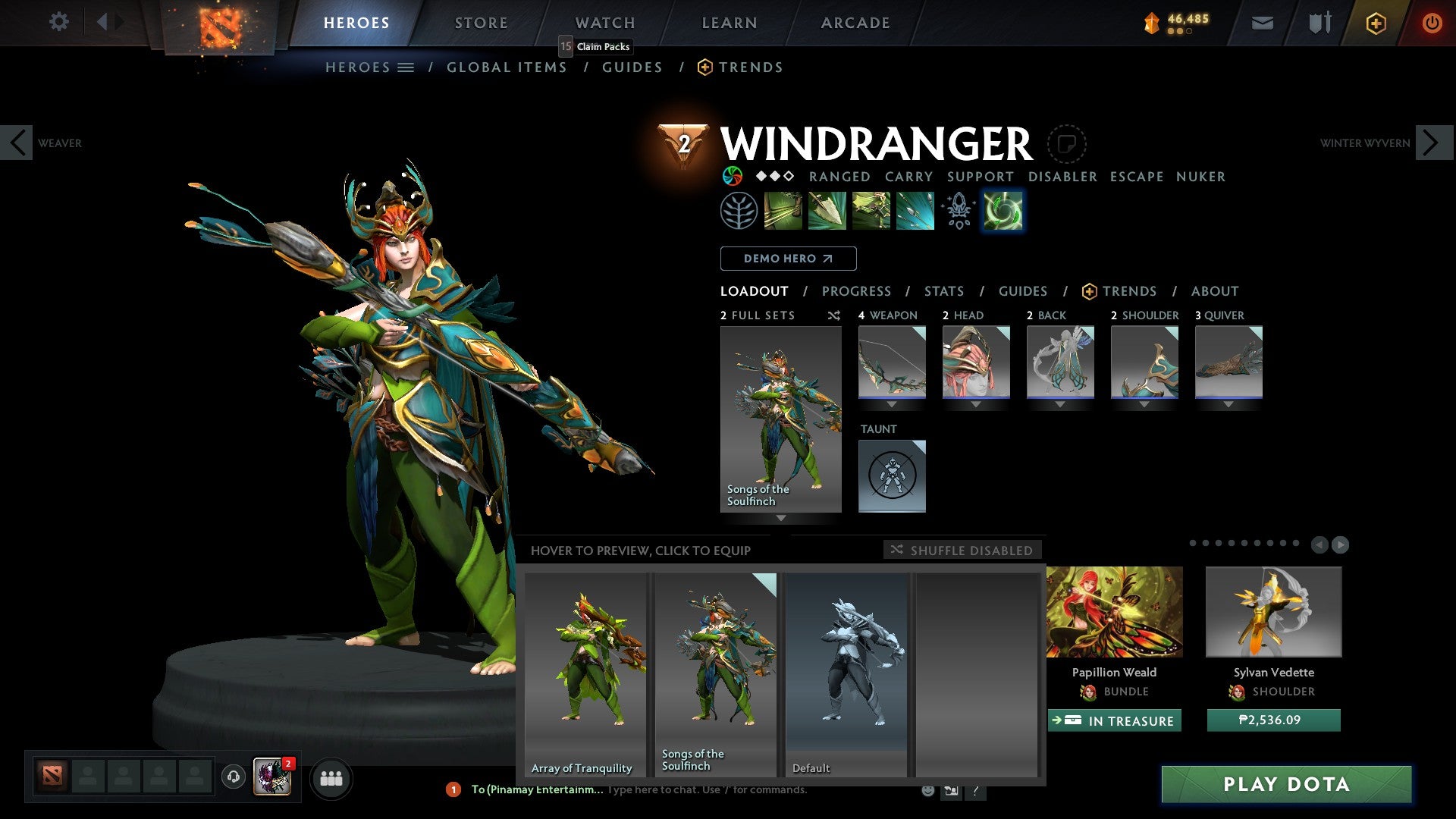This screenshot has height=819, width=1456.
Task: Toggle the Shuffle Disabled option
Action: coord(963,551)
